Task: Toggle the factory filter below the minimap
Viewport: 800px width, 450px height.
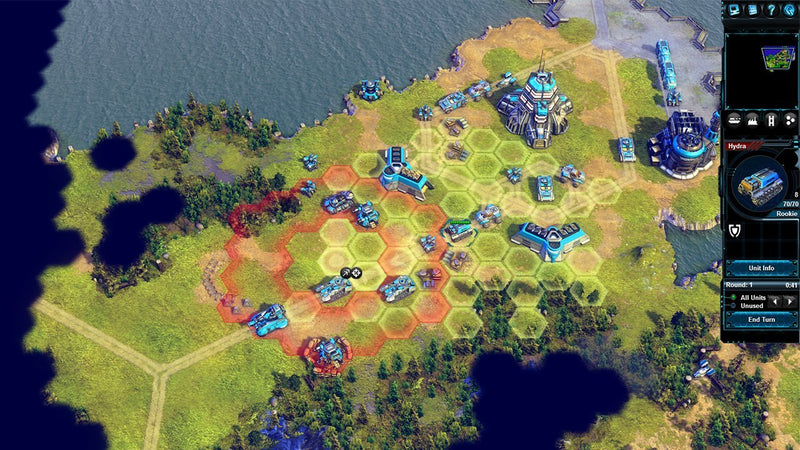Action: (751, 119)
